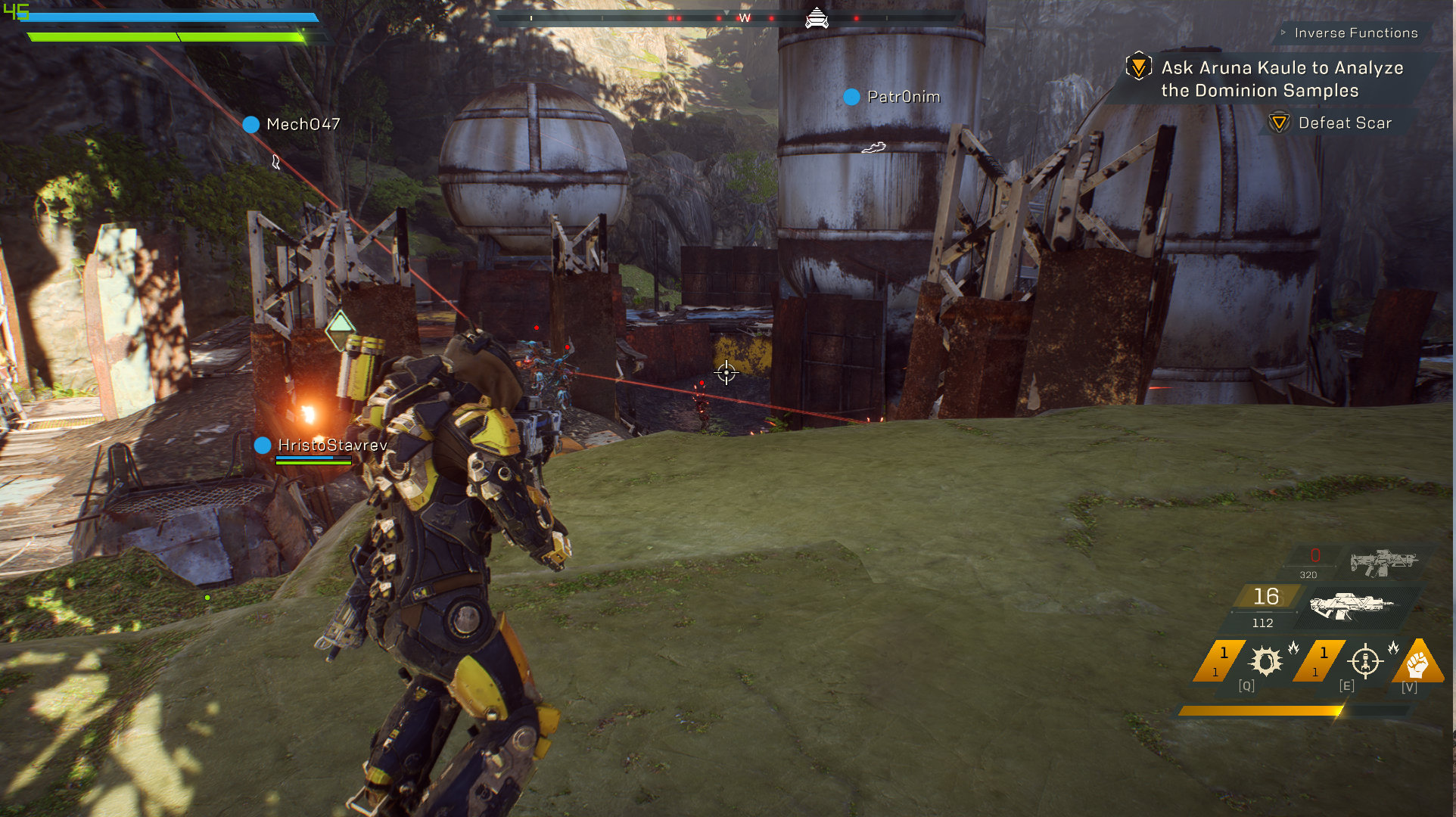Open the Inverse Functions mission title
The height and width of the screenshot is (817, 1456).
(x=1355, y=33)
